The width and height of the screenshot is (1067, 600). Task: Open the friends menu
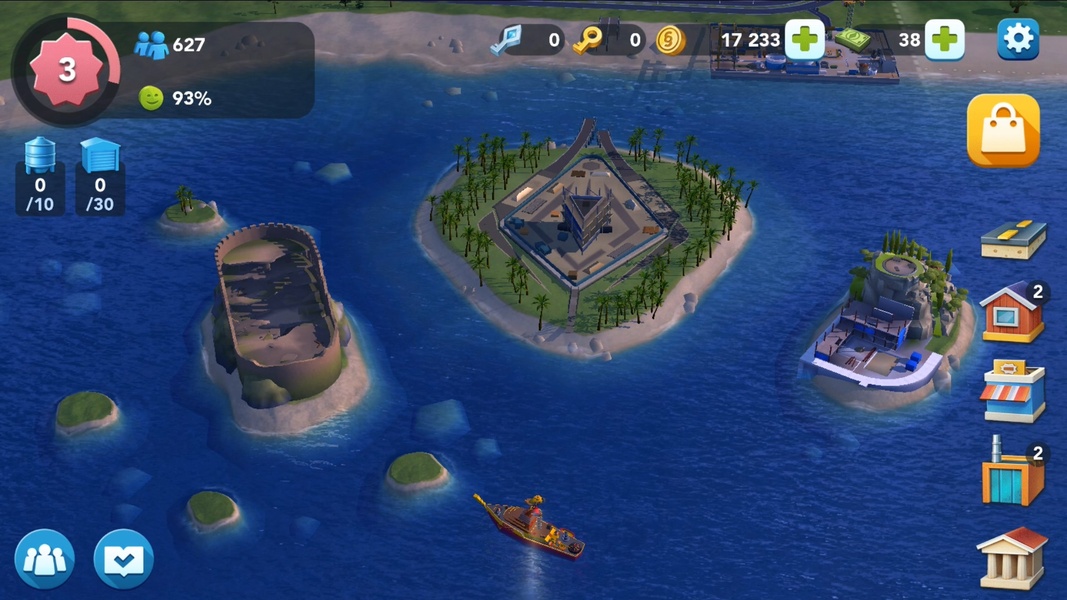pyautogui.click(x=45, y=559)
